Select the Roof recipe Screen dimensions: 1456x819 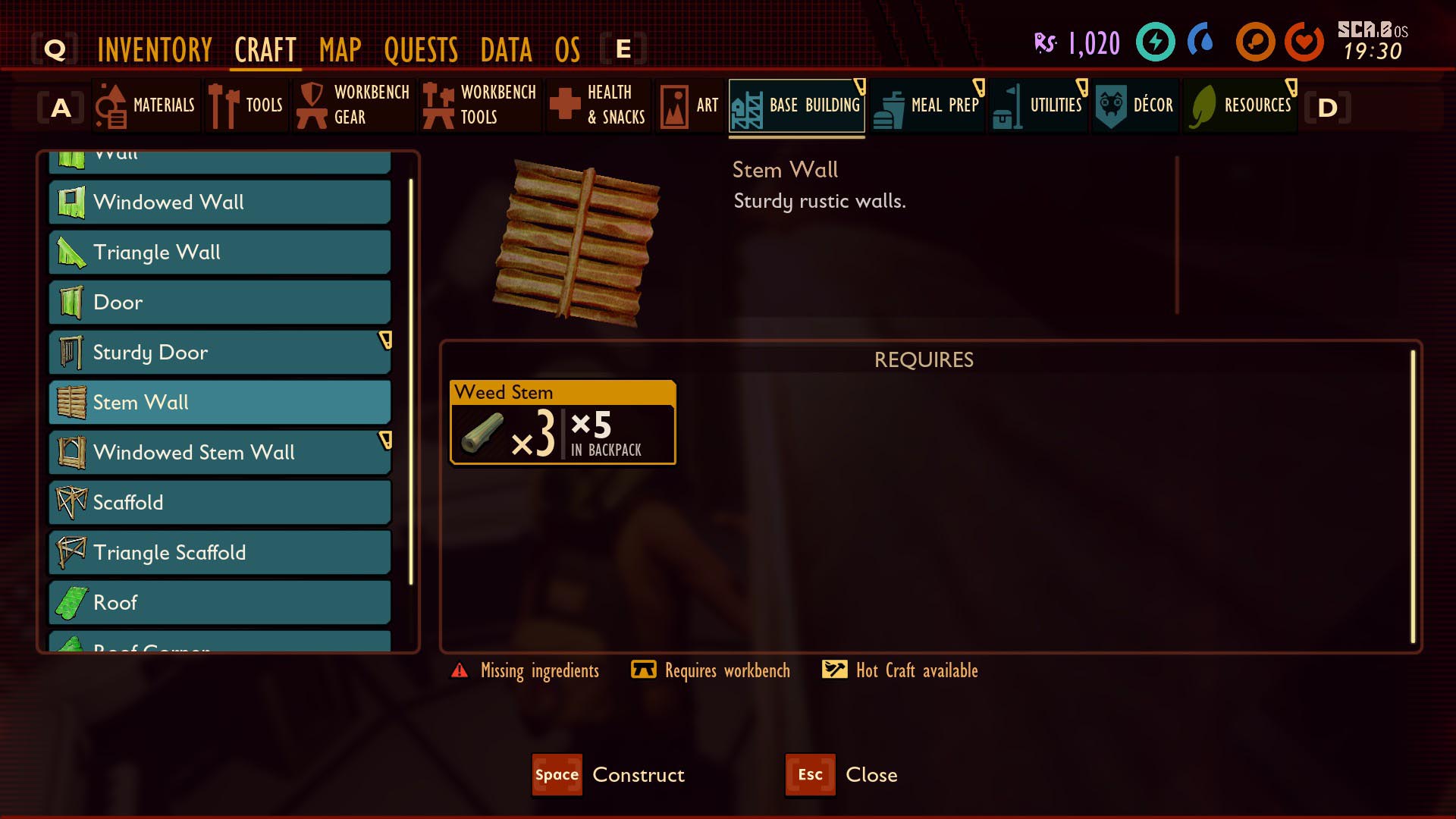click(x=220, y=603)
